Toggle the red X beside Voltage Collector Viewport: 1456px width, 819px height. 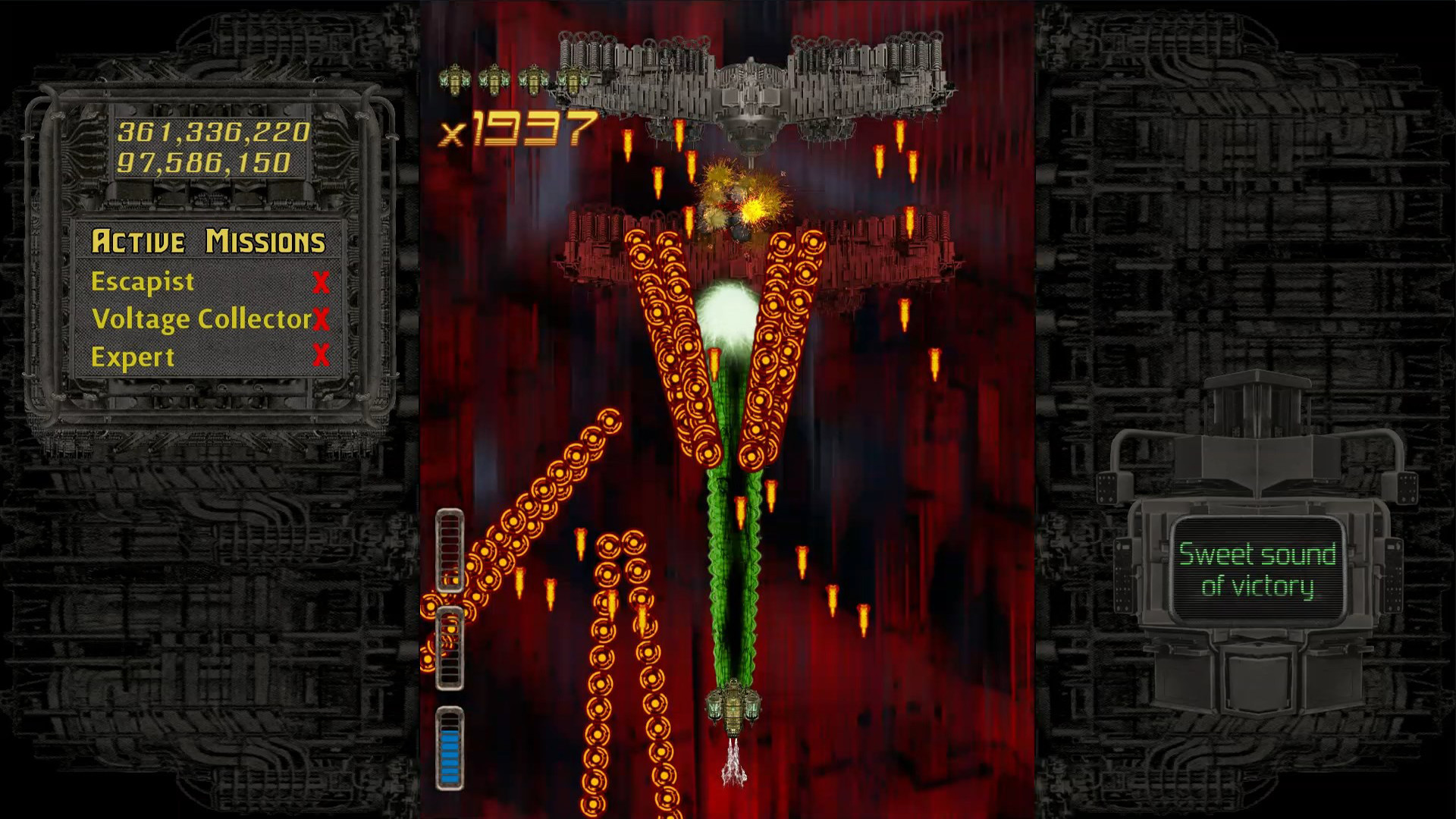point(322,319)
